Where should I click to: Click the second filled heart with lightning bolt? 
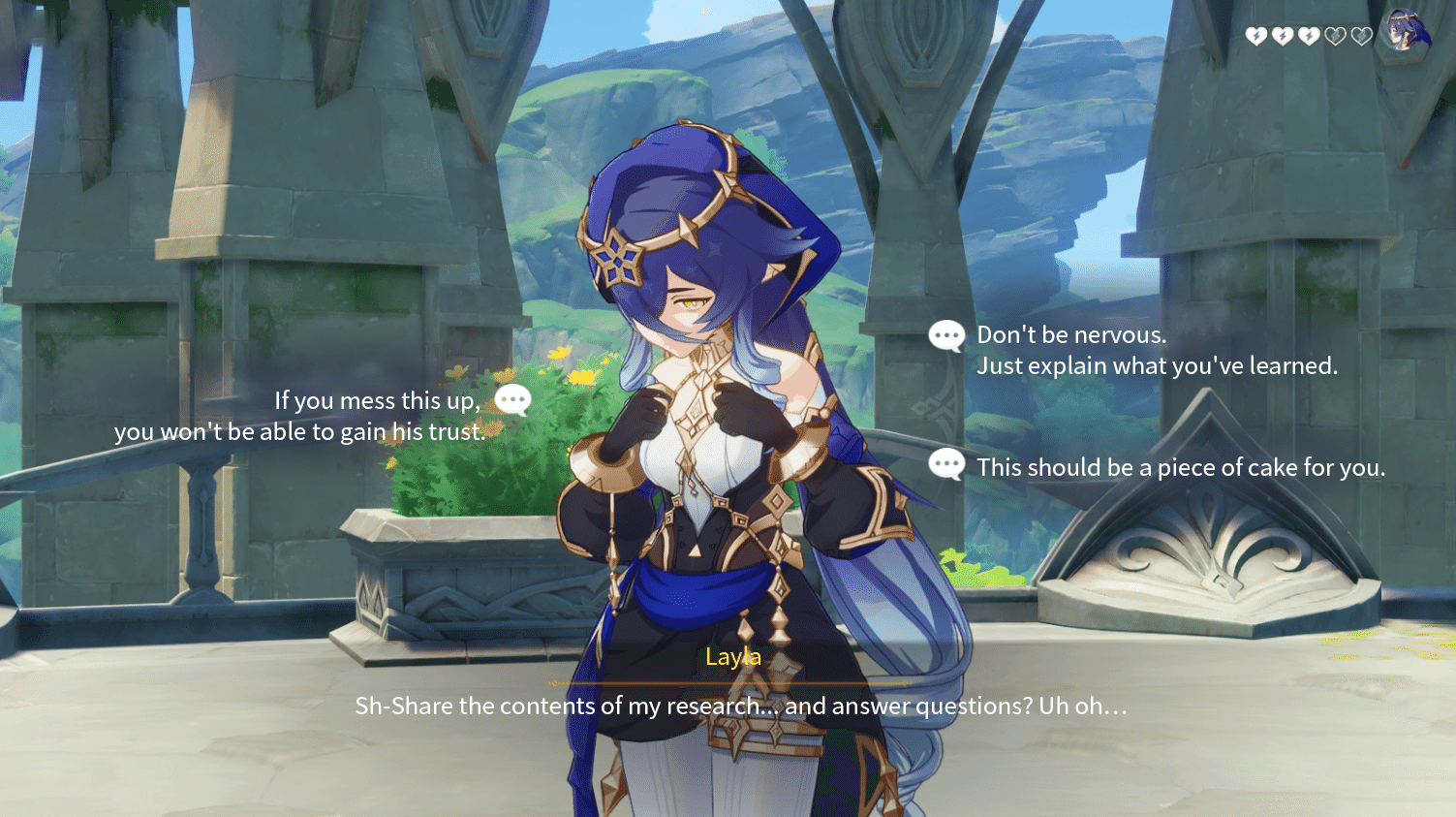point(1283,36)
